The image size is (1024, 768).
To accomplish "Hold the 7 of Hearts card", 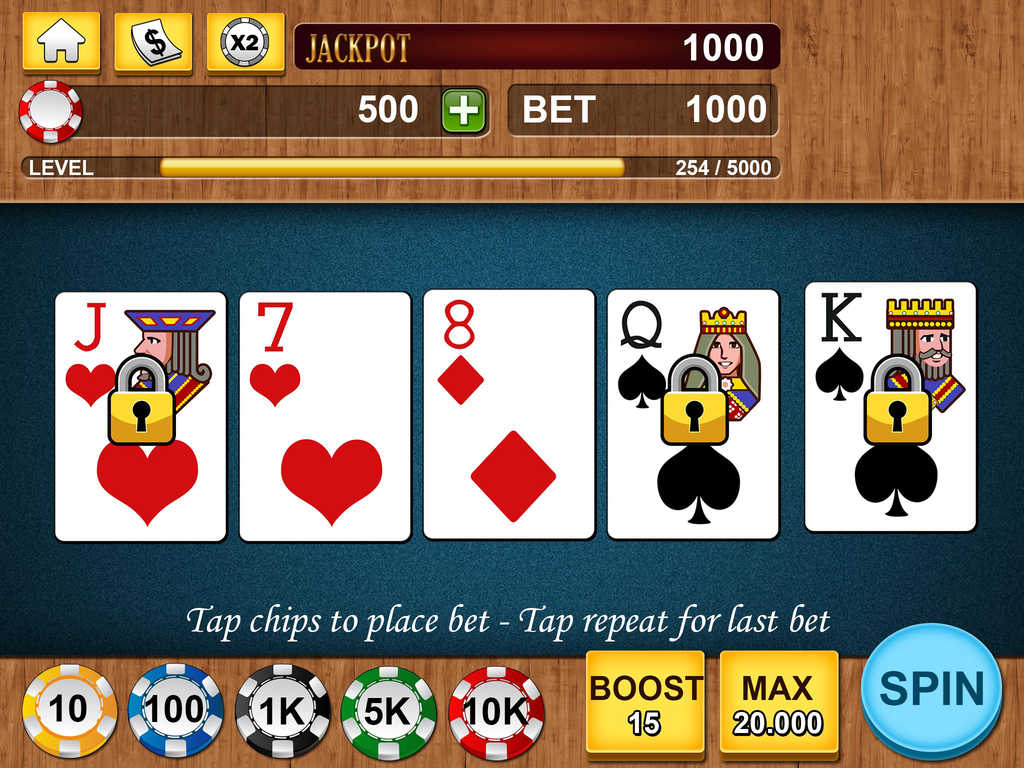I will click(x=325, y=416).
